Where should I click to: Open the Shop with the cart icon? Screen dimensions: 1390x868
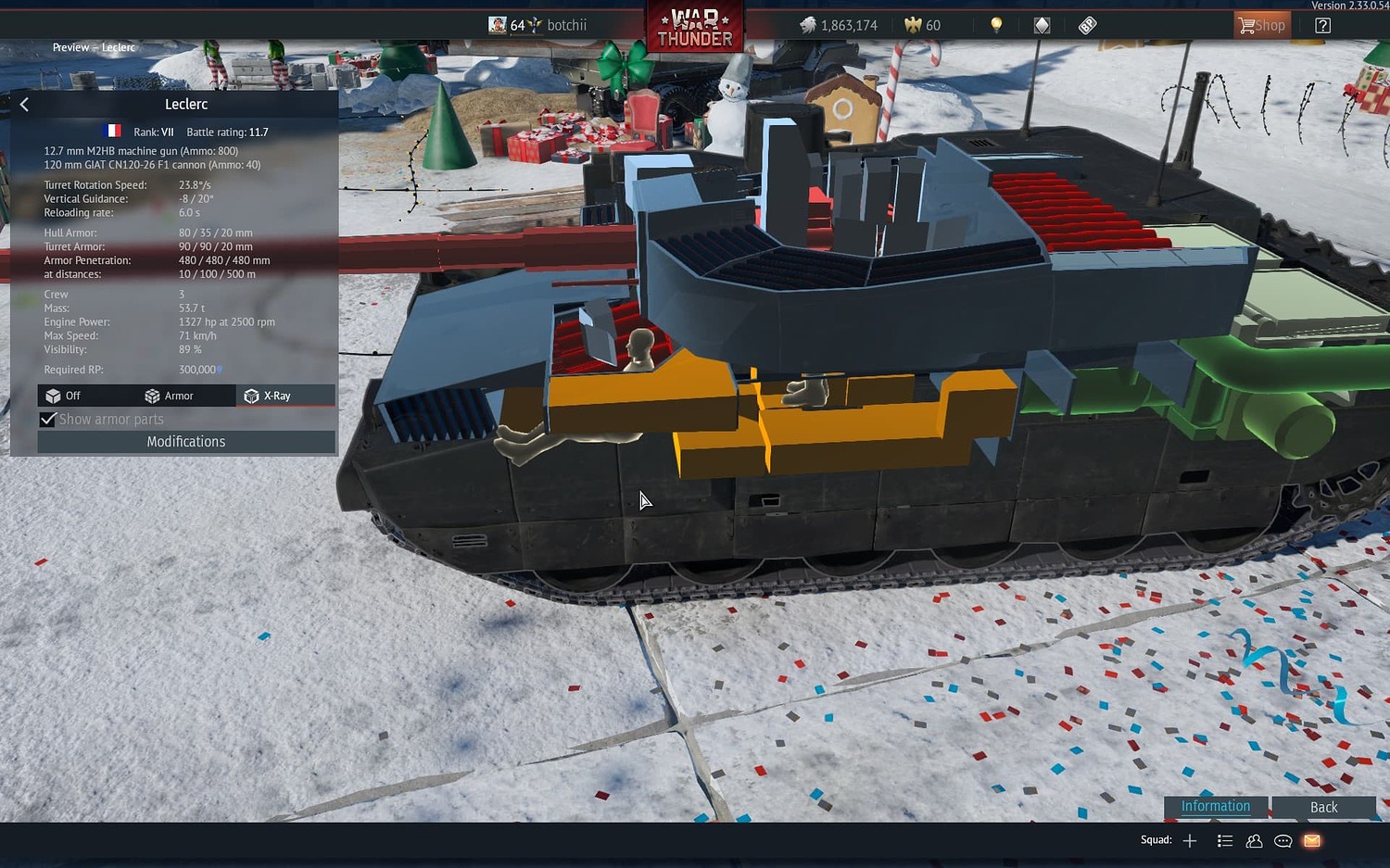(1261, 25)
